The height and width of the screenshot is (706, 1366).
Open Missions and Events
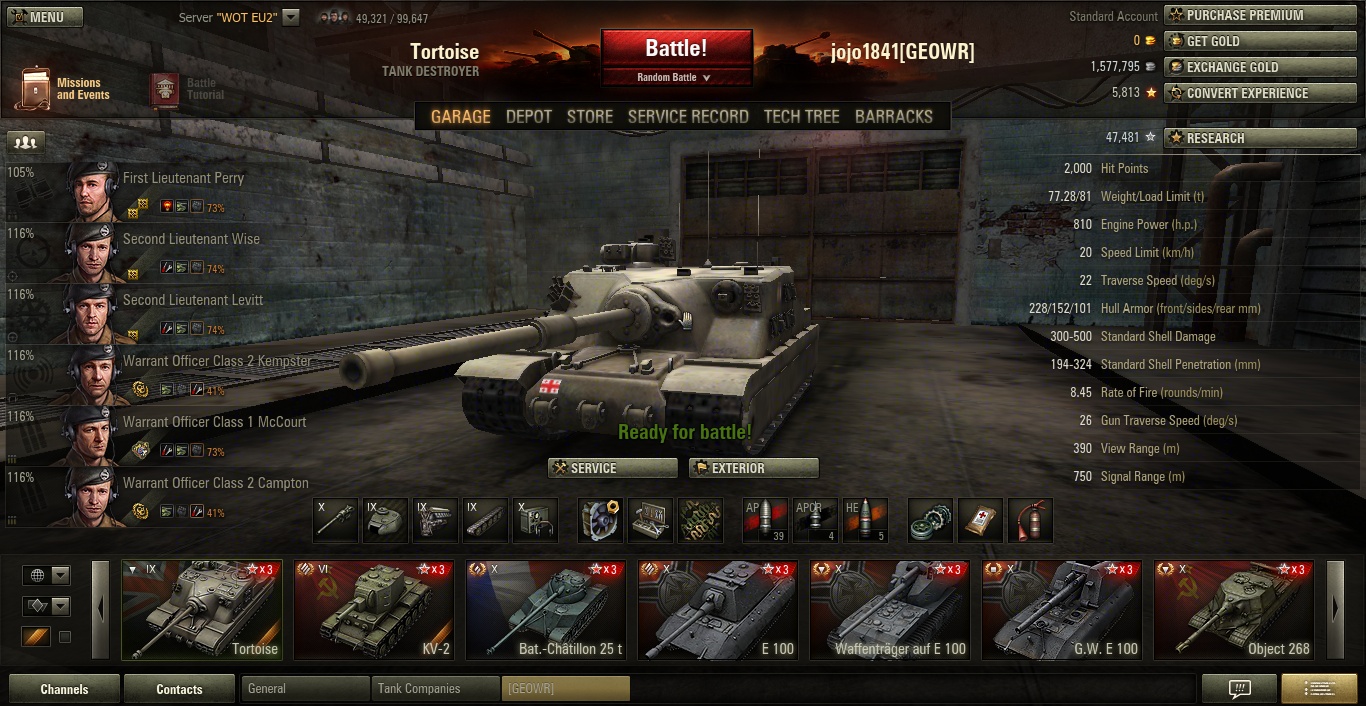(62, 89)
